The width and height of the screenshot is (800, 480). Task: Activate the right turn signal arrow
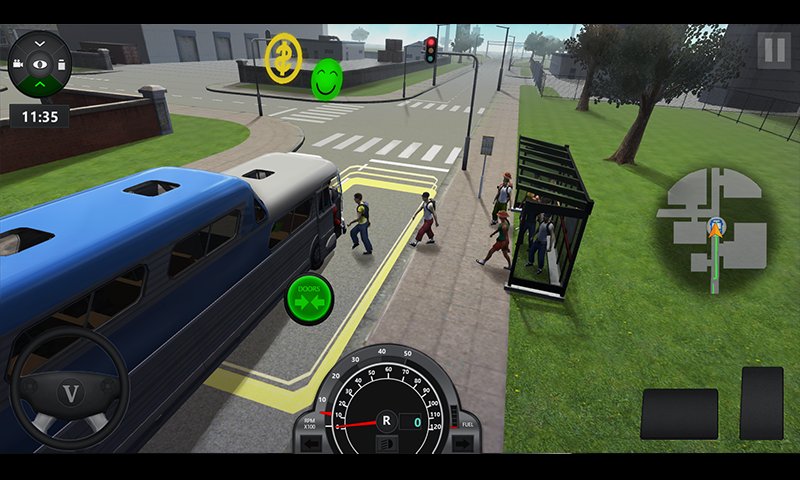coord(462,442)
